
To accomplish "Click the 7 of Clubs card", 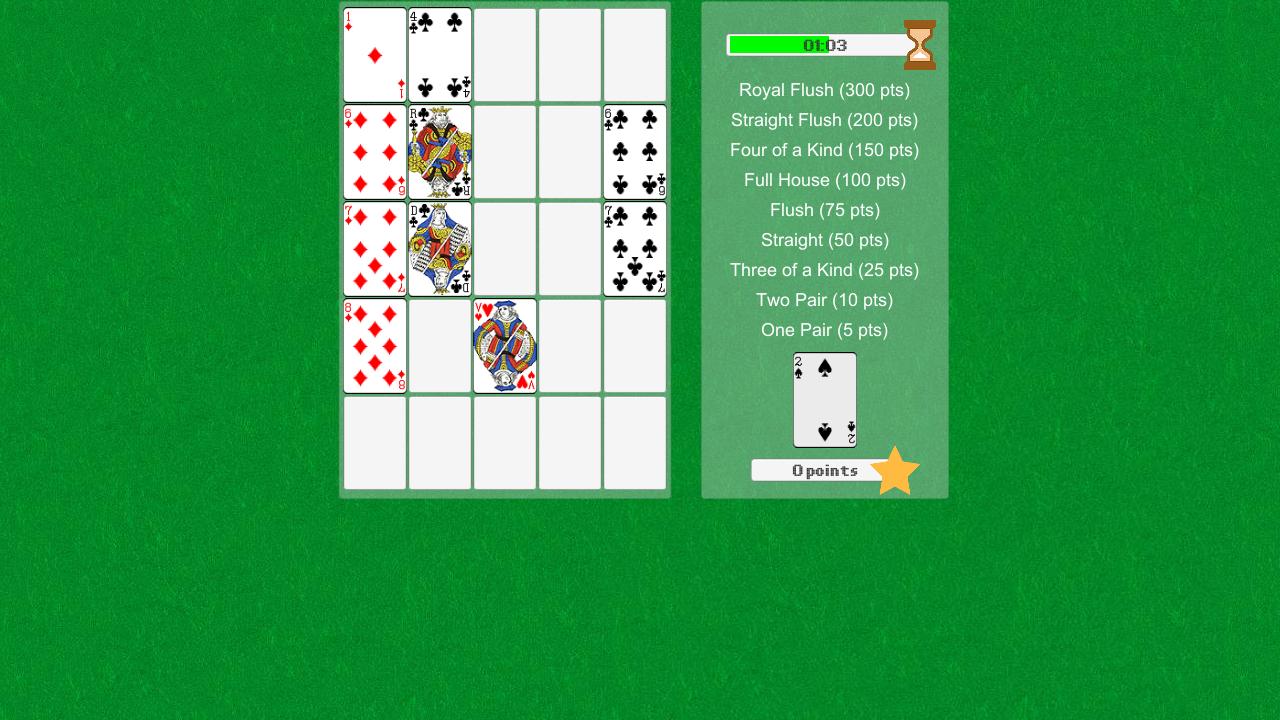I will [x=635, y=247].
